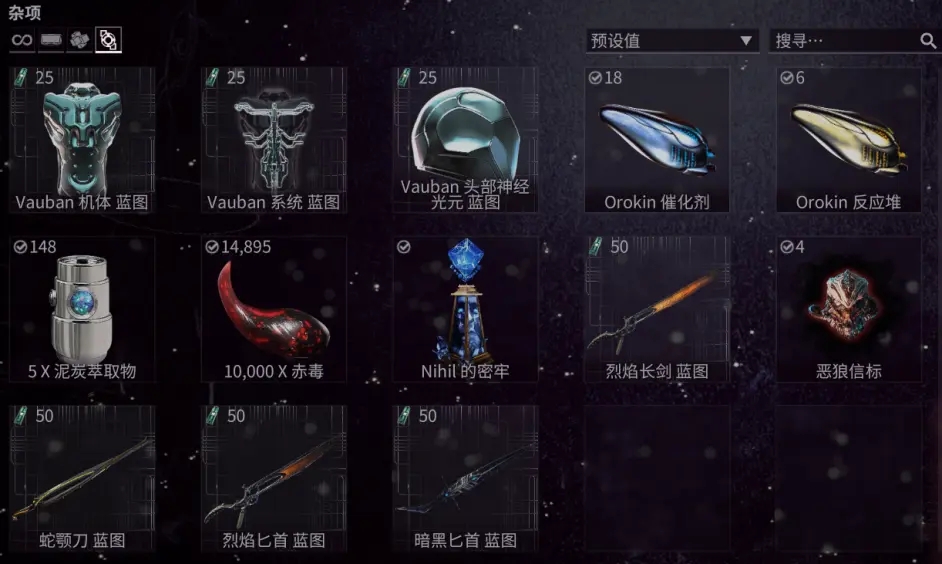
Task: Select the Orokin 反应堆 slot
Action: [849, 139]
